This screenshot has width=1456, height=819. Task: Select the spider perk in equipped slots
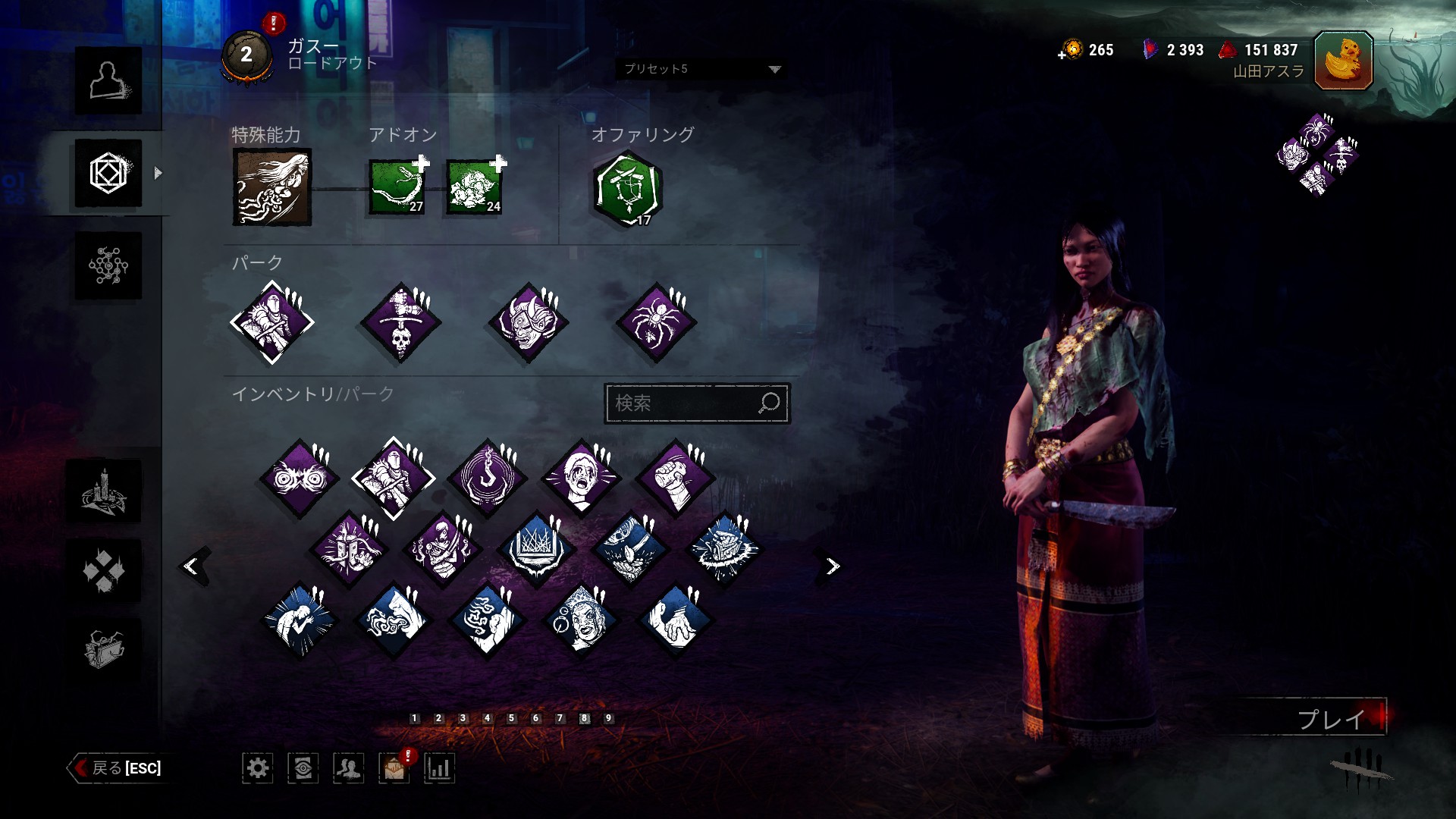(x=656, y=322)
